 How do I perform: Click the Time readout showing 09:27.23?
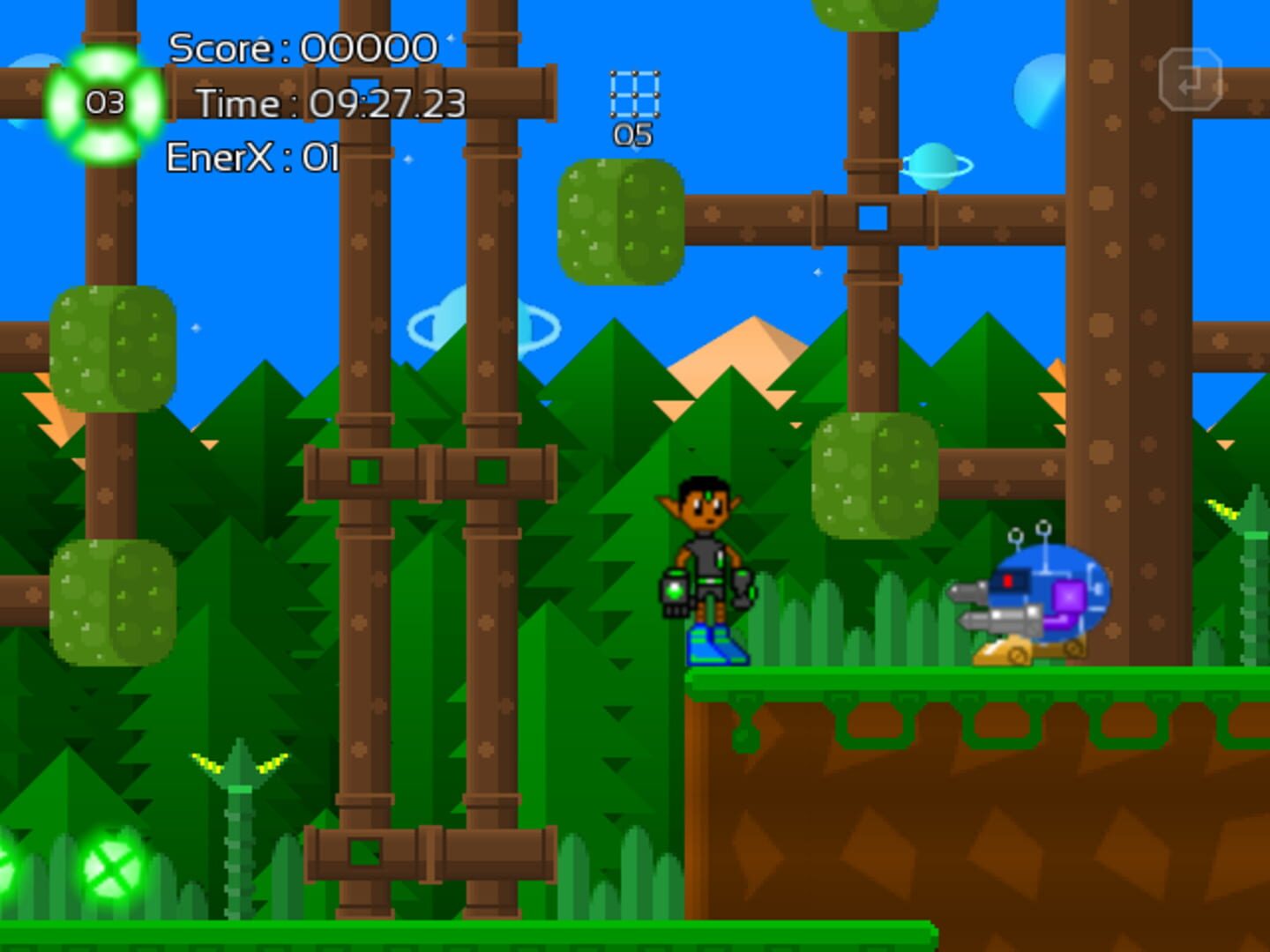331,103
